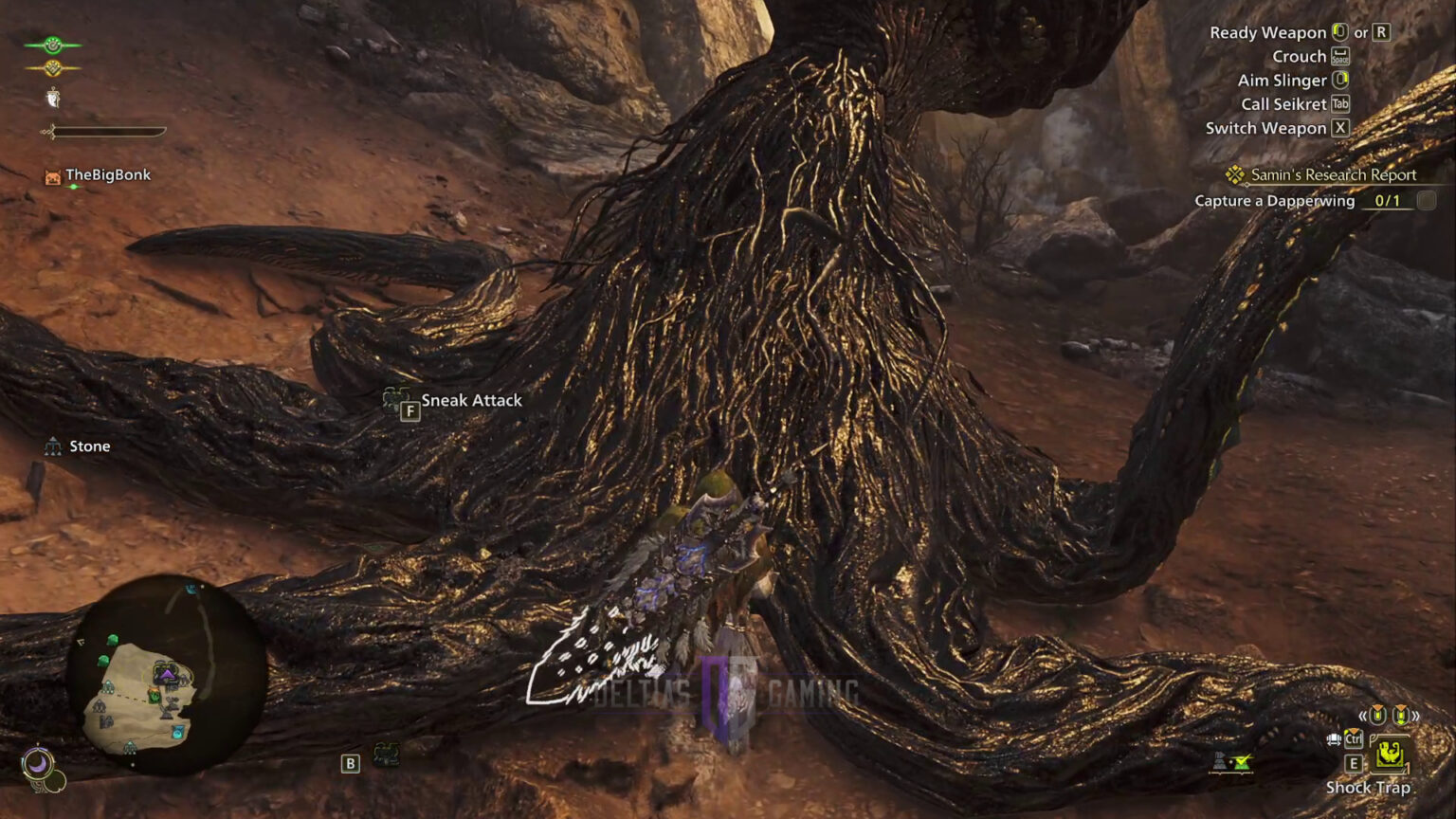Select the Stone slinger ammo icon
This screenshot has width=1456, height=819.
(52, 445)
